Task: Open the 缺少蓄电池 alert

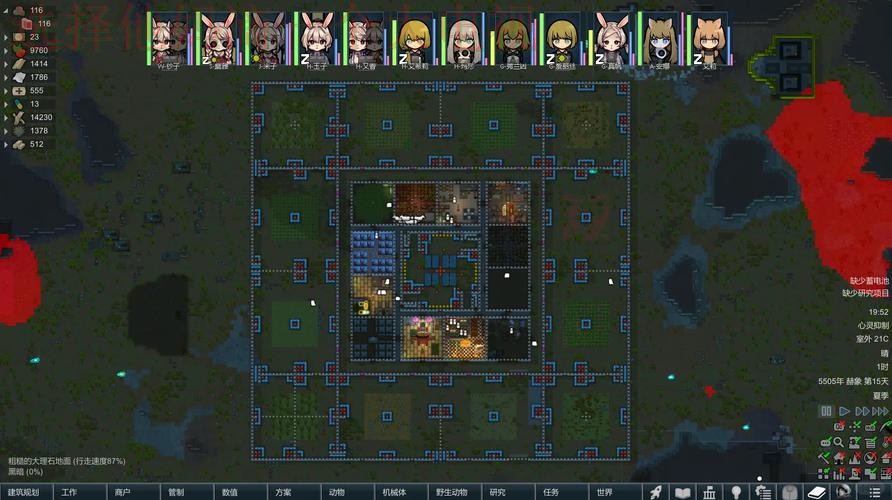Action: tap(866, 281)
